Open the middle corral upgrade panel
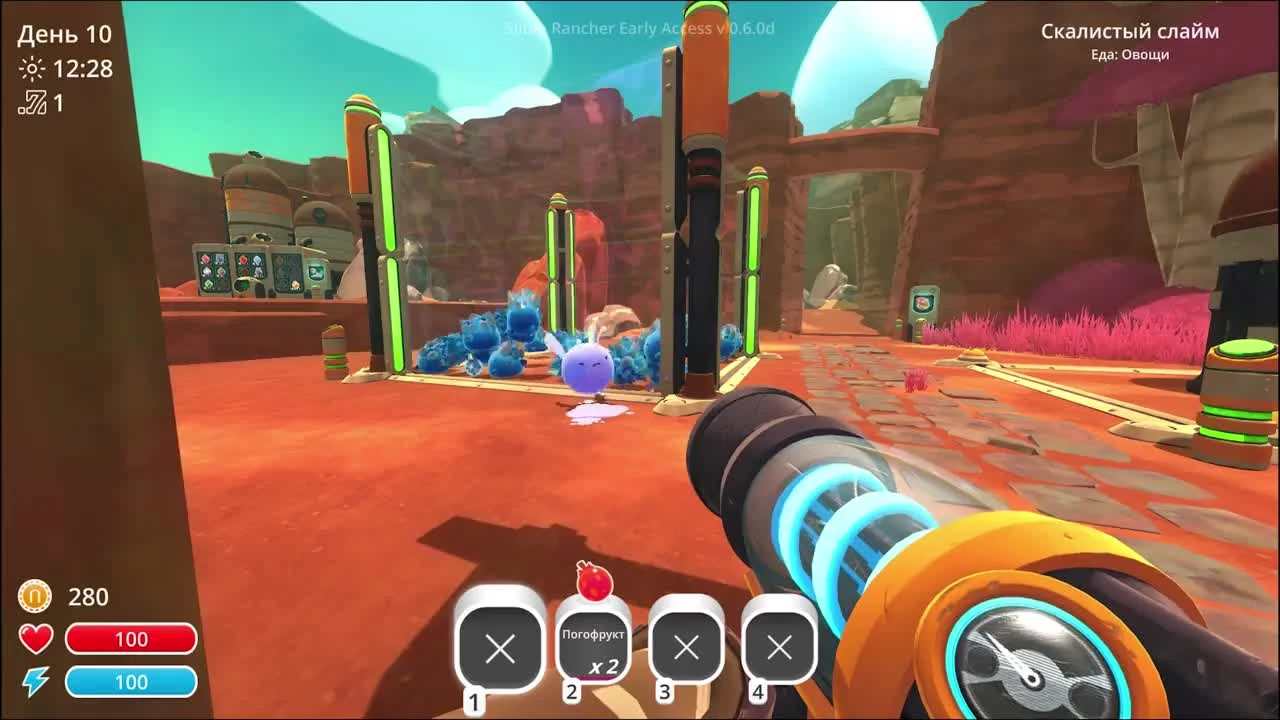Image resolution: width=1280 pixels, height=720 pixels. [250, 270]
